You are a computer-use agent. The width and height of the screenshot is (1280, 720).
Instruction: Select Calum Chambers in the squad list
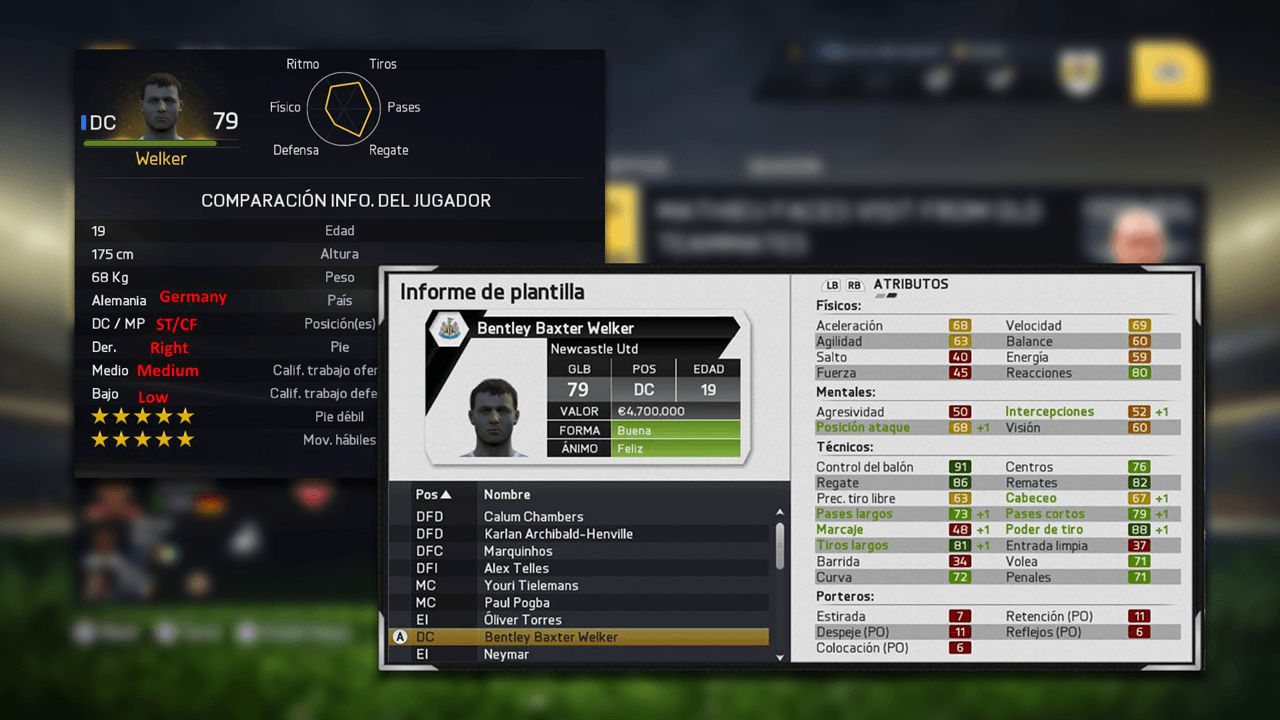tap(533, 517)
